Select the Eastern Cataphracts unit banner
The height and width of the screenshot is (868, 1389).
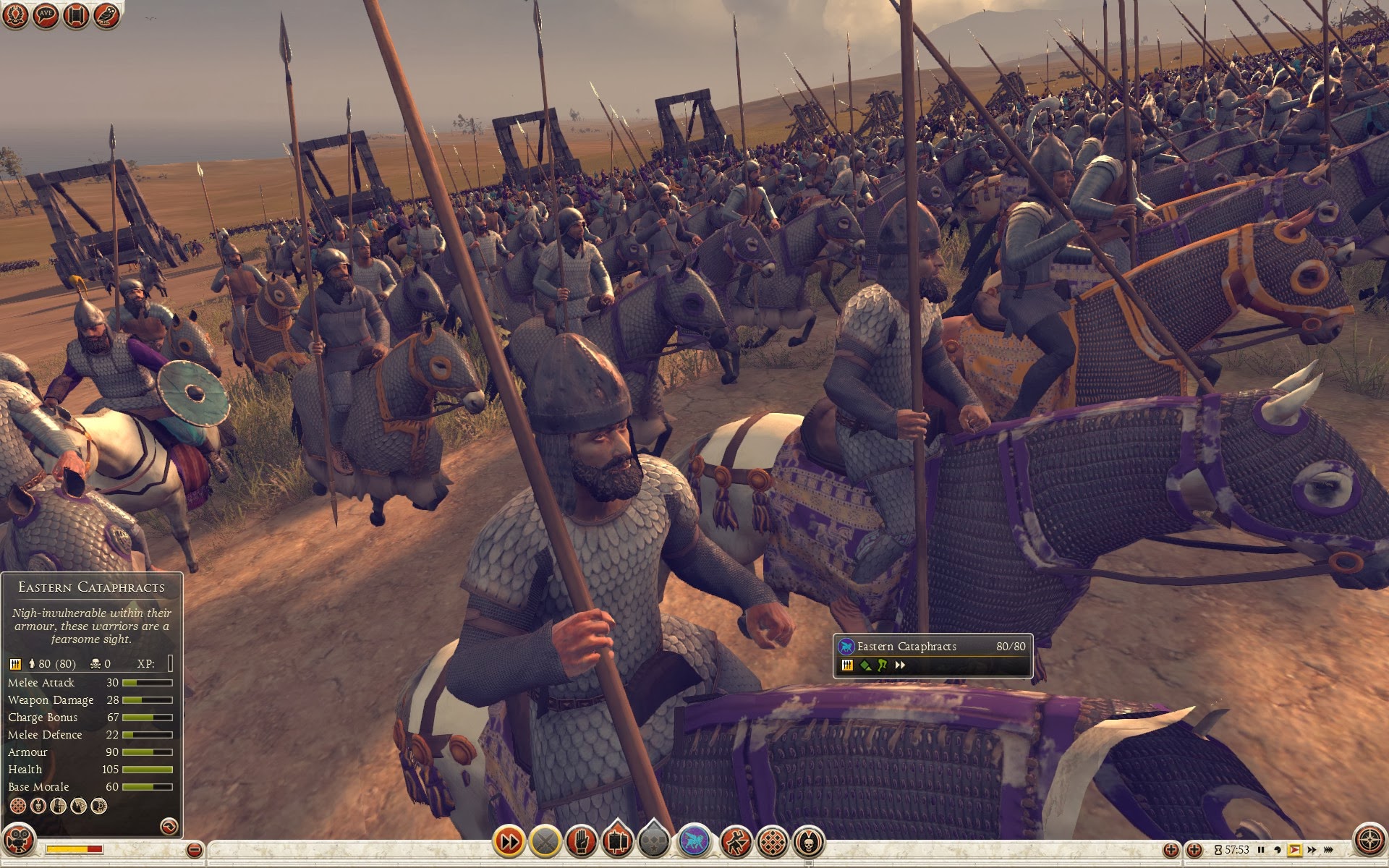tap(932, 656)
